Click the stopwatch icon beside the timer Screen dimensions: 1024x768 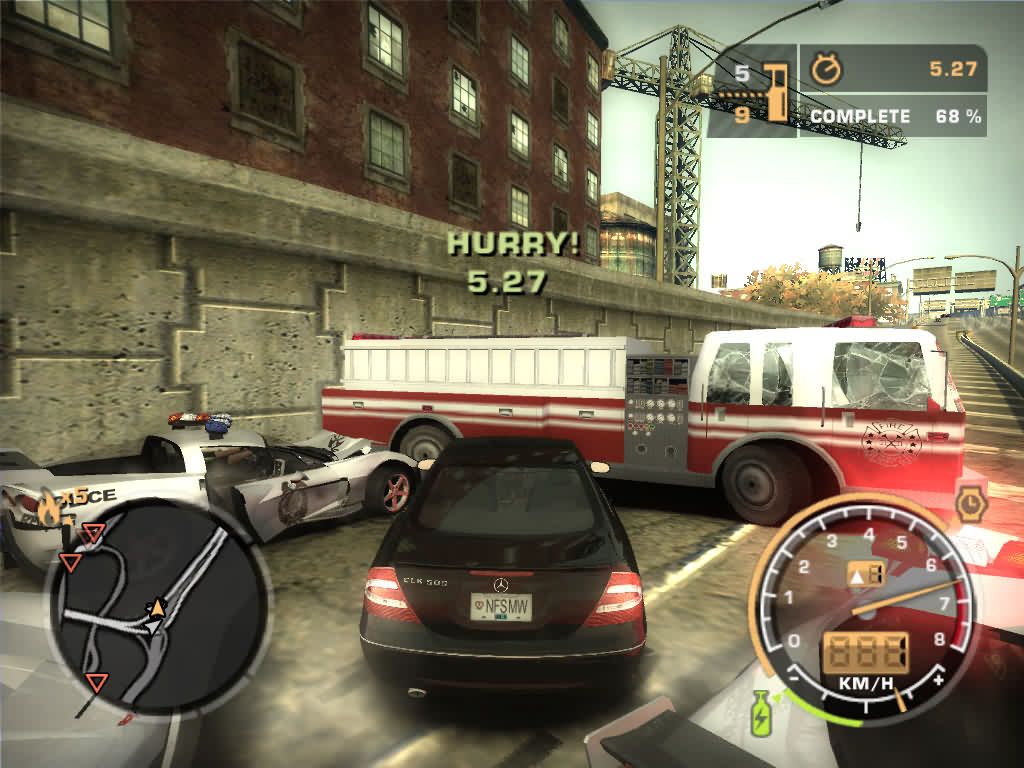(826, 69)
